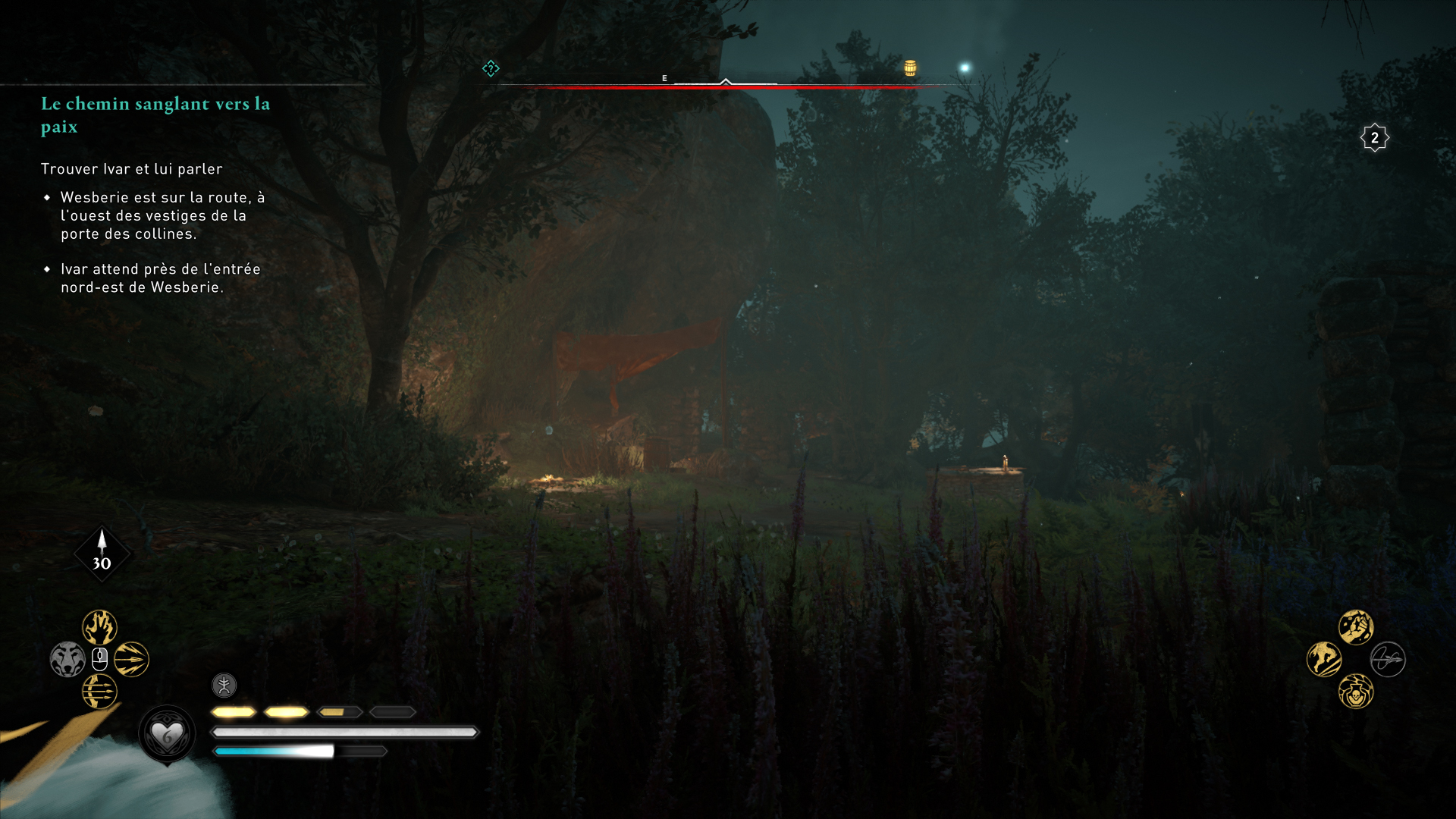Activate the lightning arrow ranged ability

coord(132,659)
